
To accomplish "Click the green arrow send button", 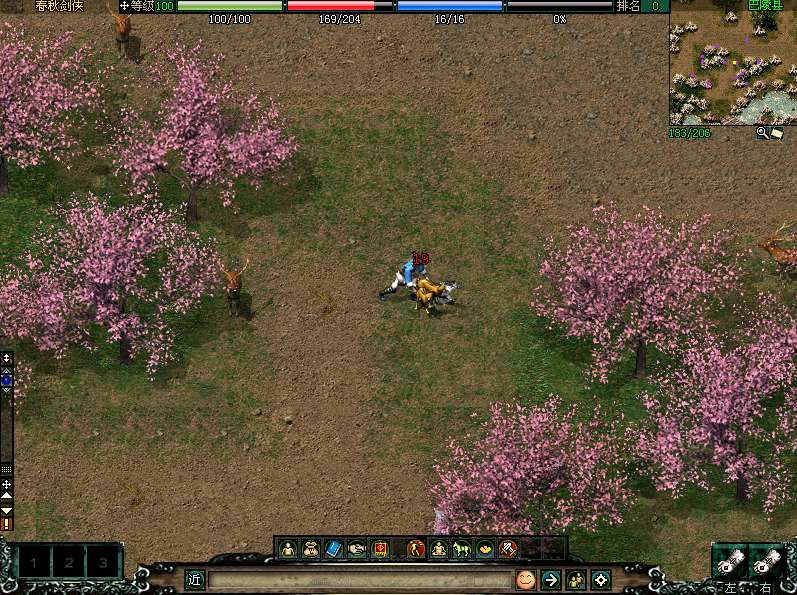I will point(550,579).
